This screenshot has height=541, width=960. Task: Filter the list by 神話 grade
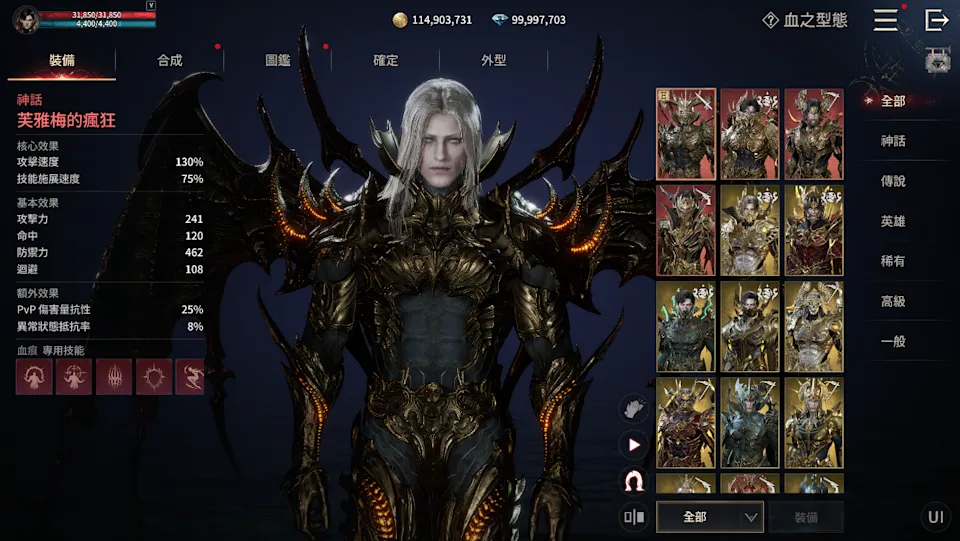click(x=893, y=141)
